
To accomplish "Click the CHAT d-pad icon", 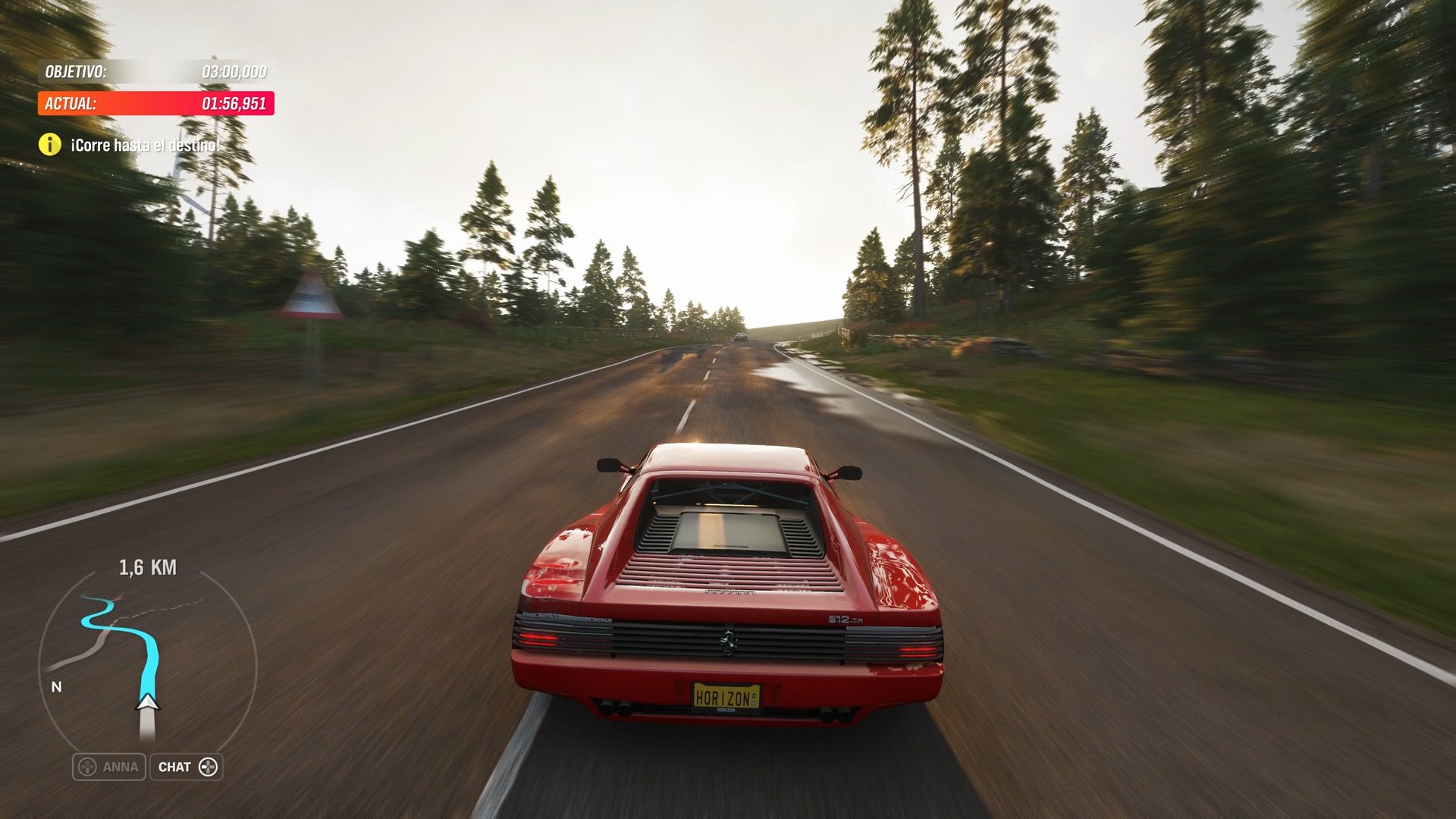I will pos(209,767).
